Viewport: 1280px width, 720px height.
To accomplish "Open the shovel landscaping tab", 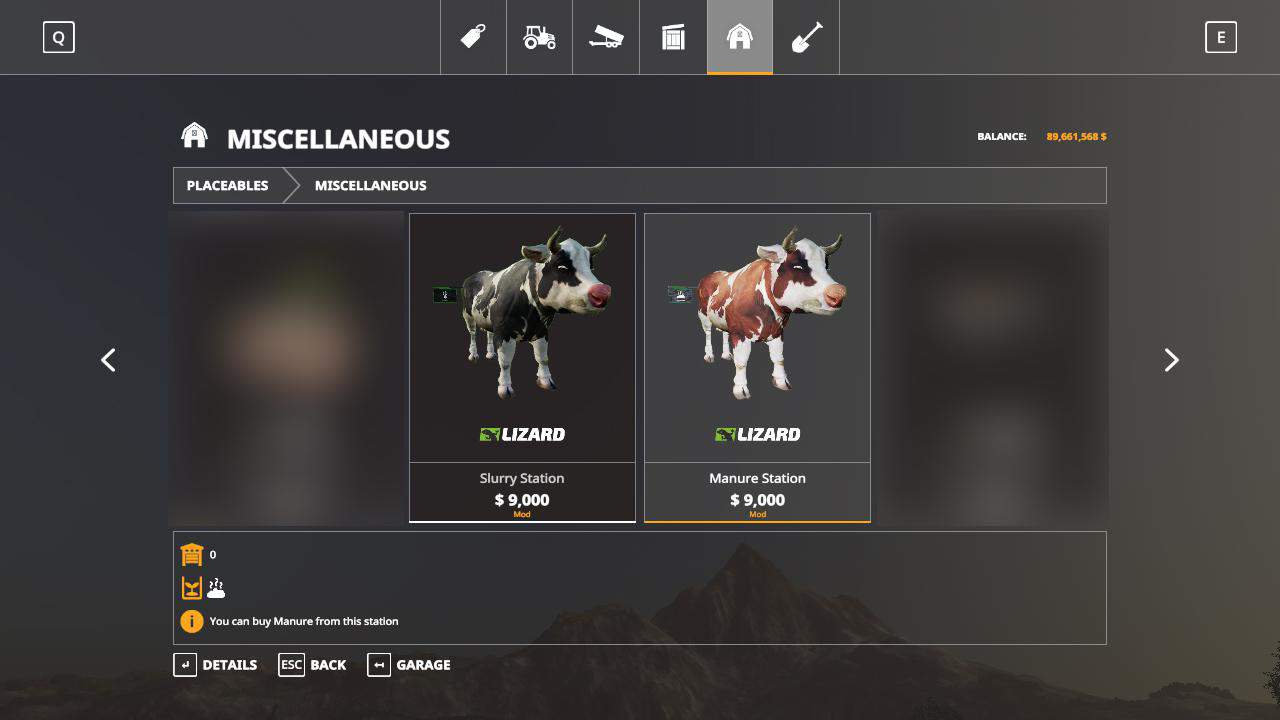I will (806, 37).
